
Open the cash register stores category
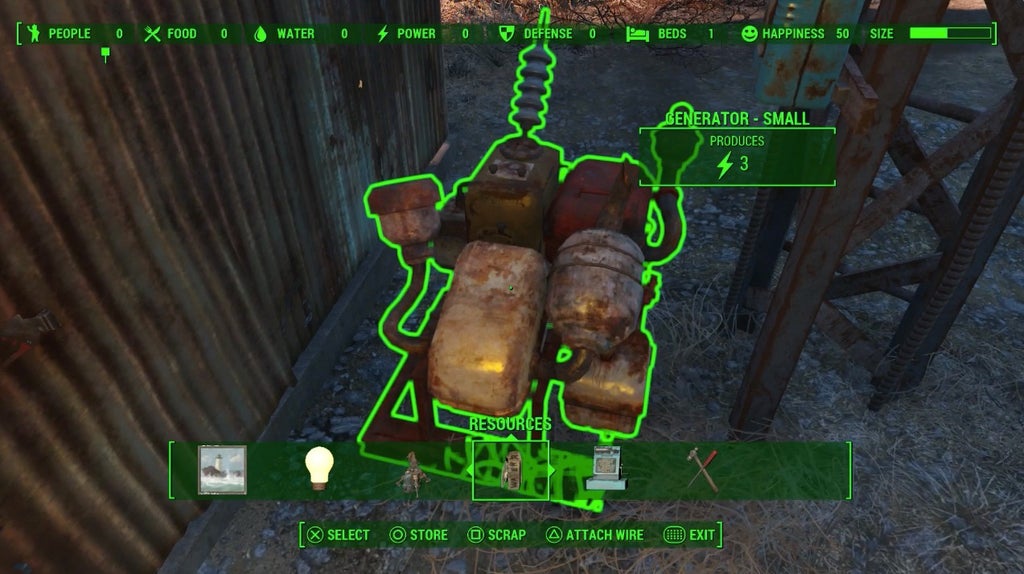pos(606,470)
